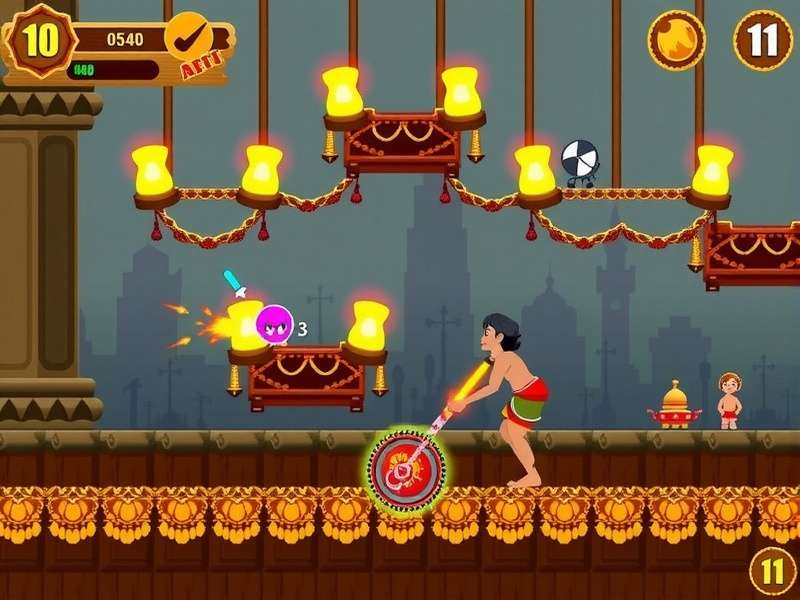This screenshot has height=600, width=800.
Task: Click the orange checkmark button
Action: [x=186, y=37]
